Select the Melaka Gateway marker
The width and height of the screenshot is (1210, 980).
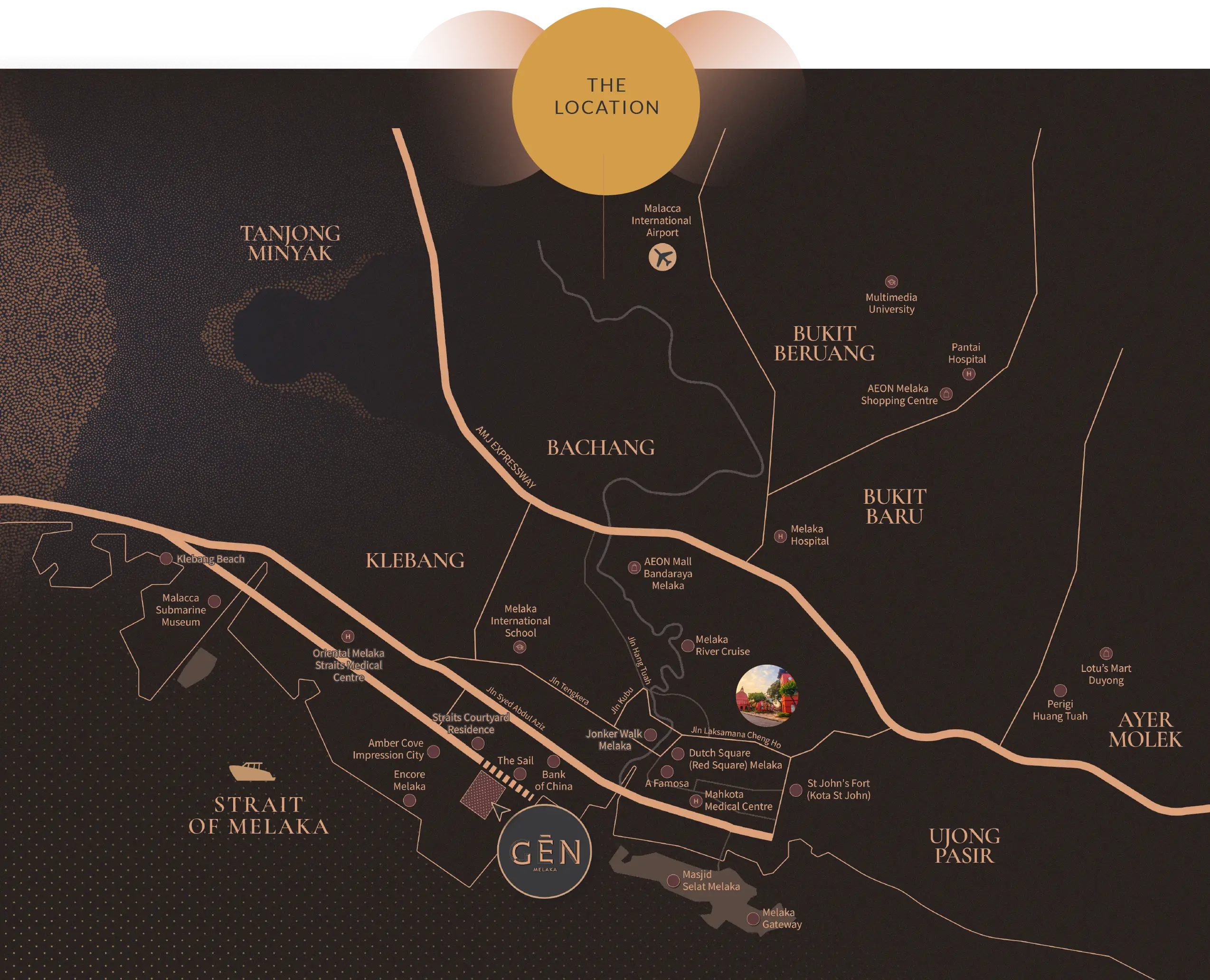tap(753, 918)
